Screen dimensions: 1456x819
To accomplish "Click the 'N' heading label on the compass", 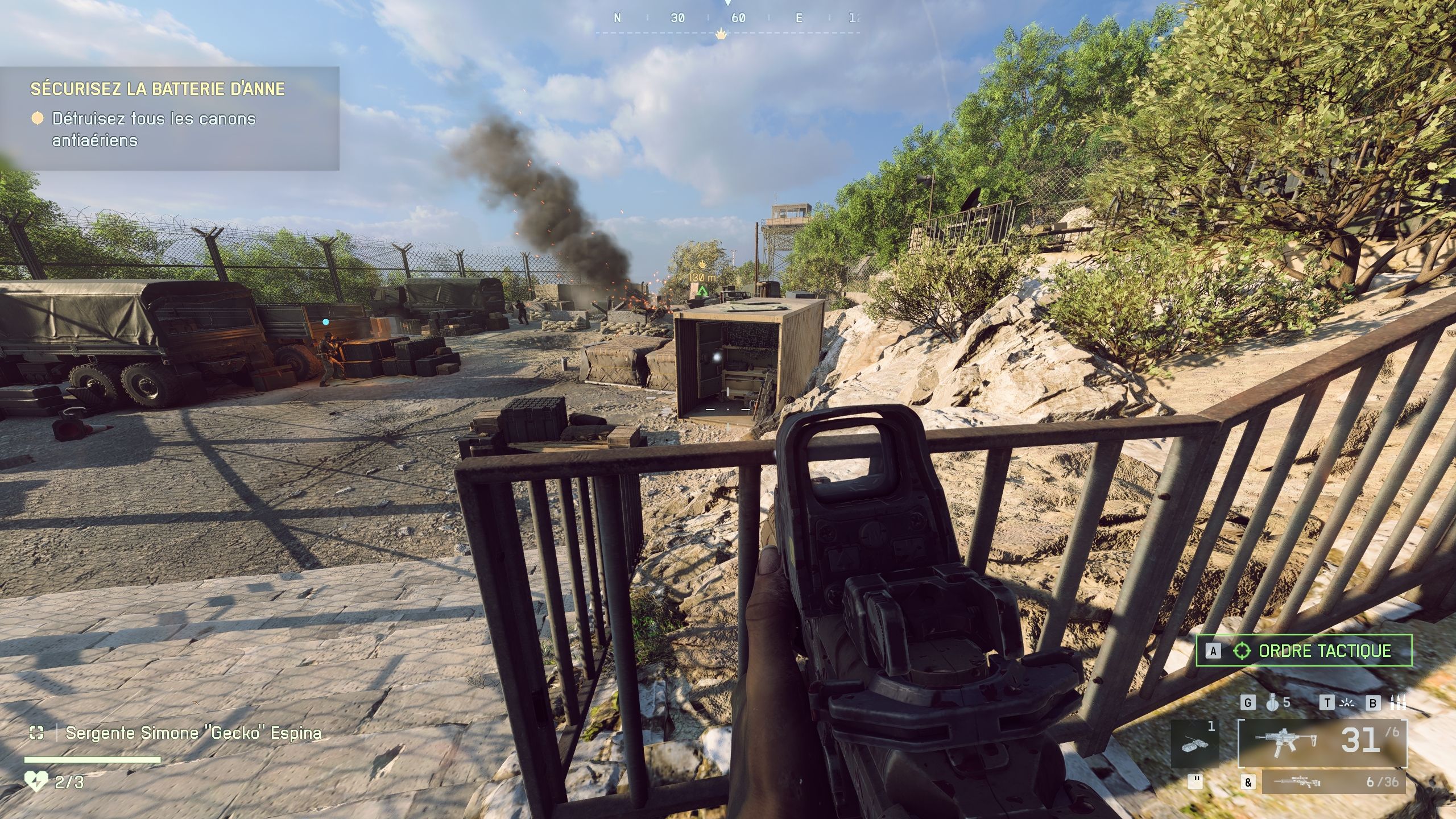I will tap(618, 18).
